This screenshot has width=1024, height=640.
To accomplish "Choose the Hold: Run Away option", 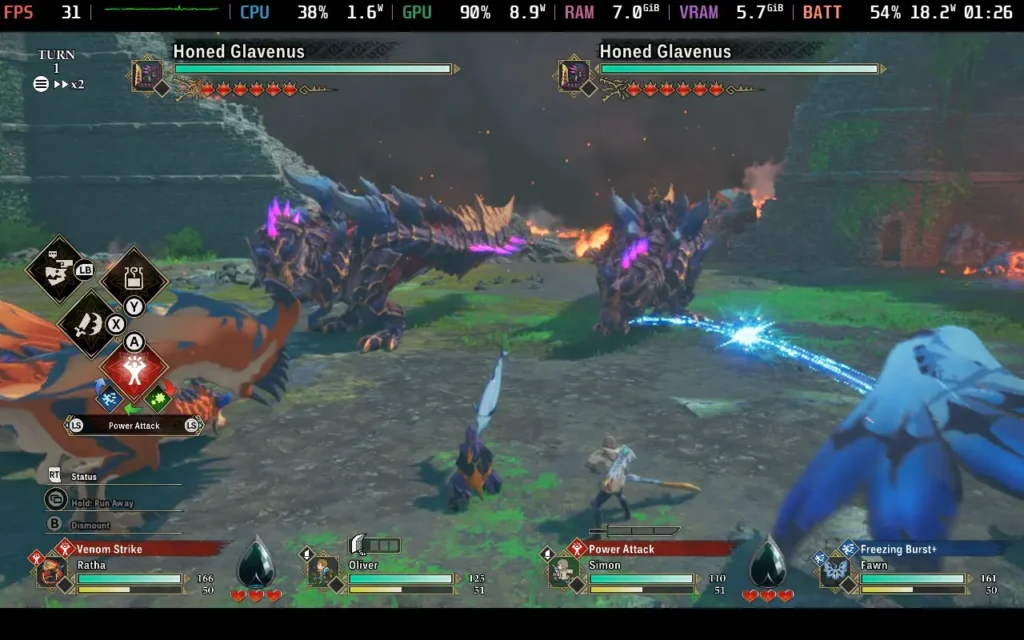I will (x=100, y=502).
